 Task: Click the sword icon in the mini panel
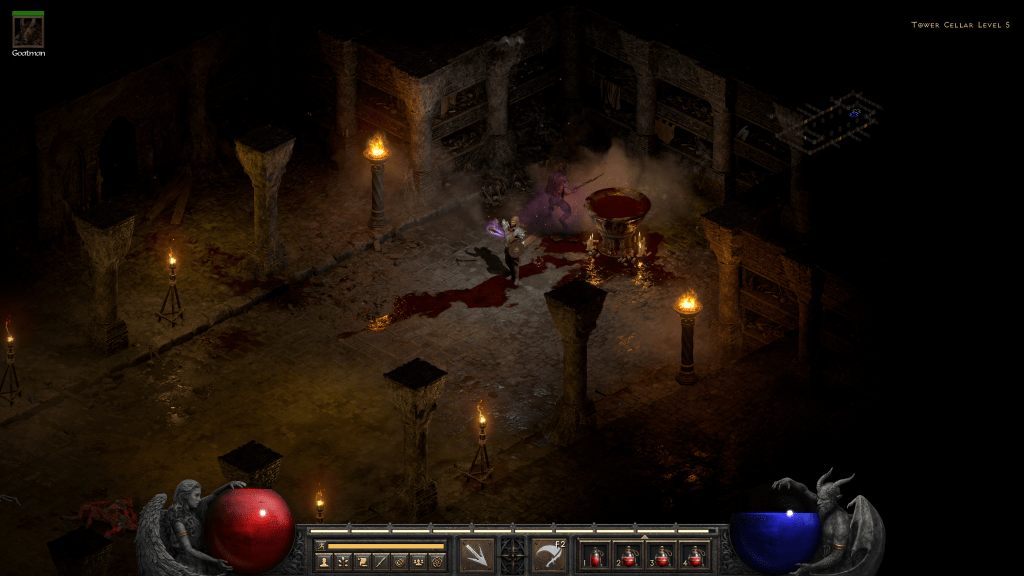(380, 562)
